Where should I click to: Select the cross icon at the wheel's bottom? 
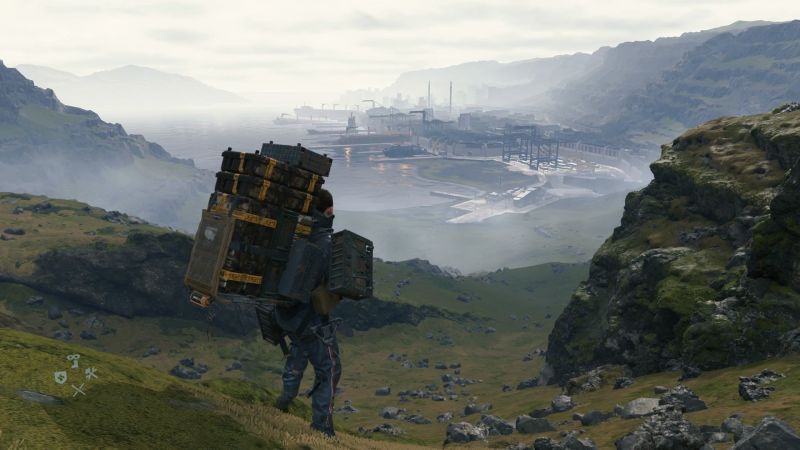pyautogui.click(x=78, y=390)
